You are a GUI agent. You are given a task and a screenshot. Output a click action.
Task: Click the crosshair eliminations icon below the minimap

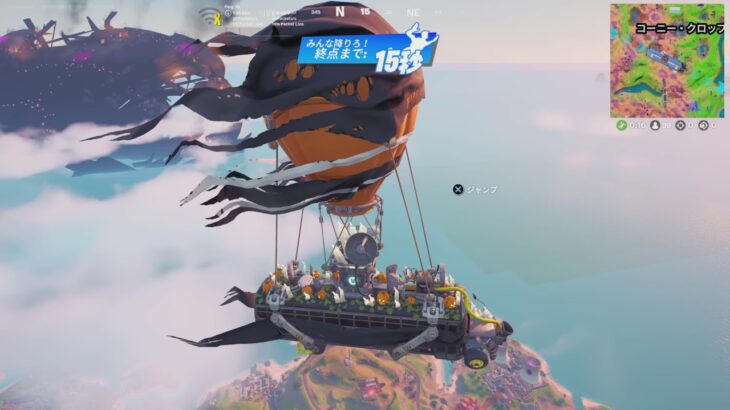point(680,126)
